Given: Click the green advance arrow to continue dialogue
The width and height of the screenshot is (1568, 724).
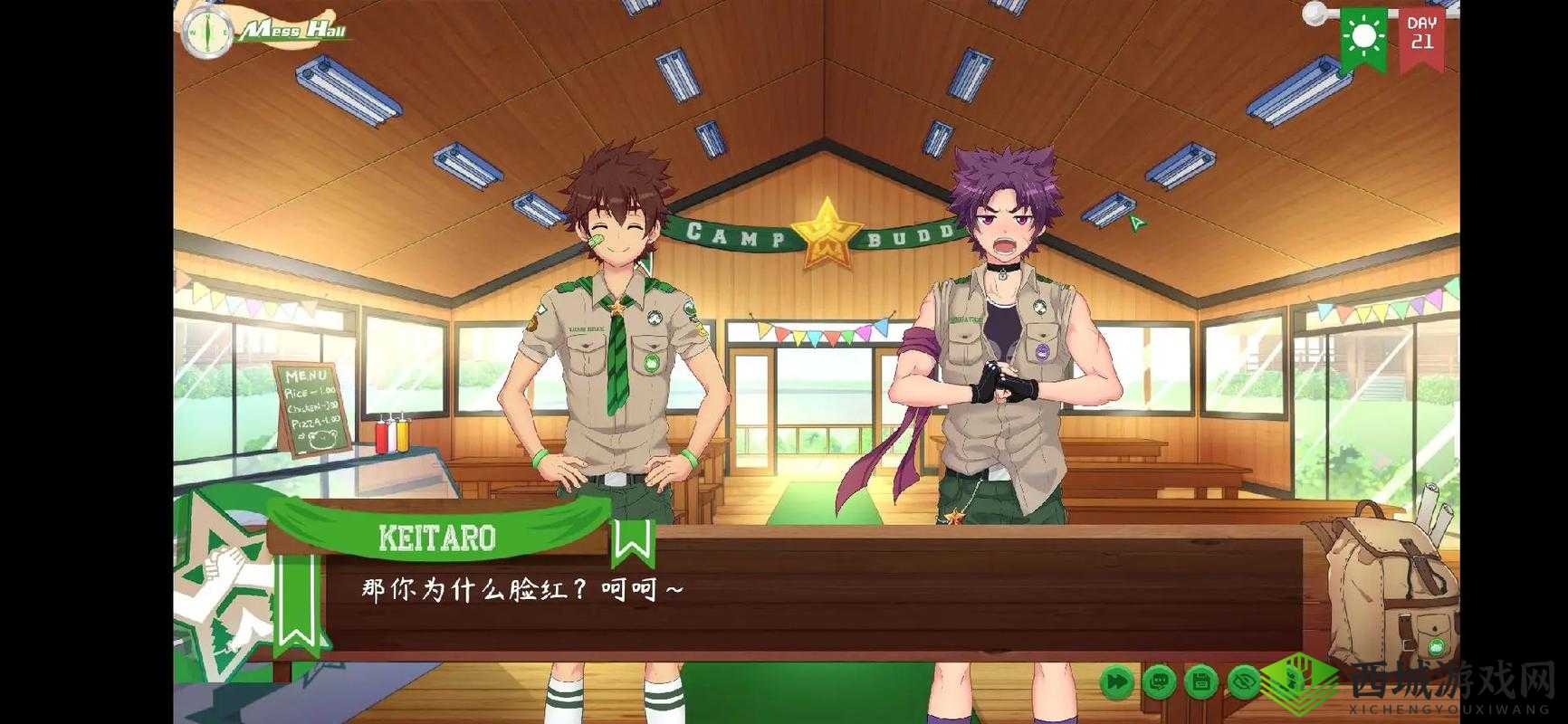Looking at the screenshot, I should [x=1136, y=223].
